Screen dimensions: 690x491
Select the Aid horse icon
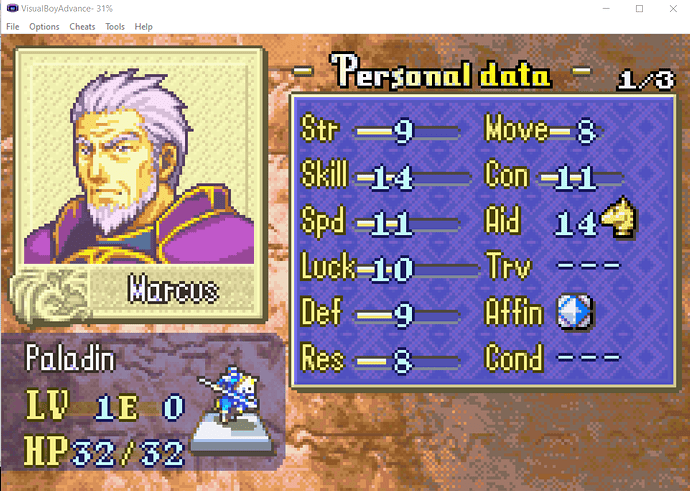(x=620, y=218)
